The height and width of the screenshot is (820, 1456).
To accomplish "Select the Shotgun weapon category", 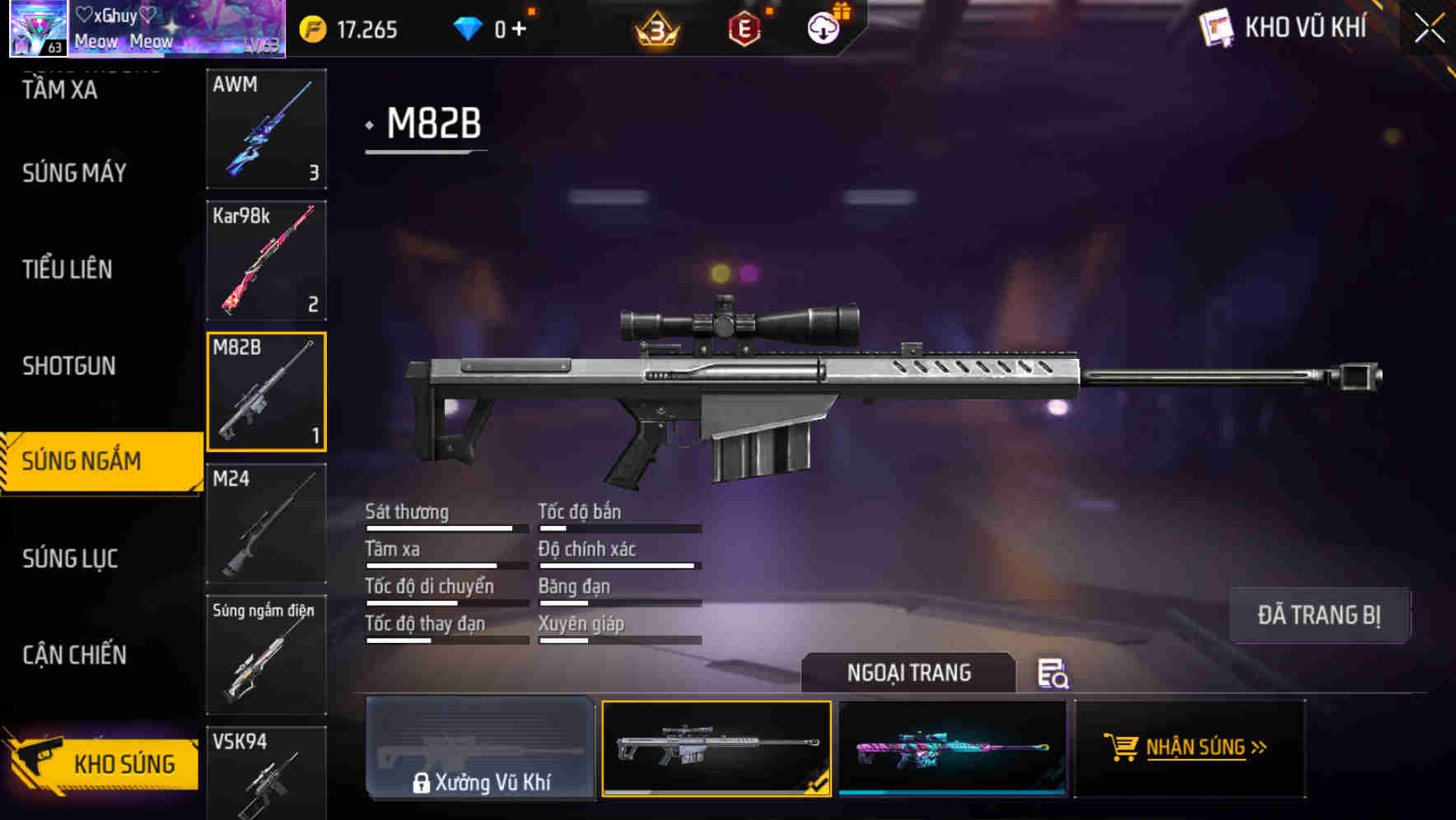I will point(69,366).
